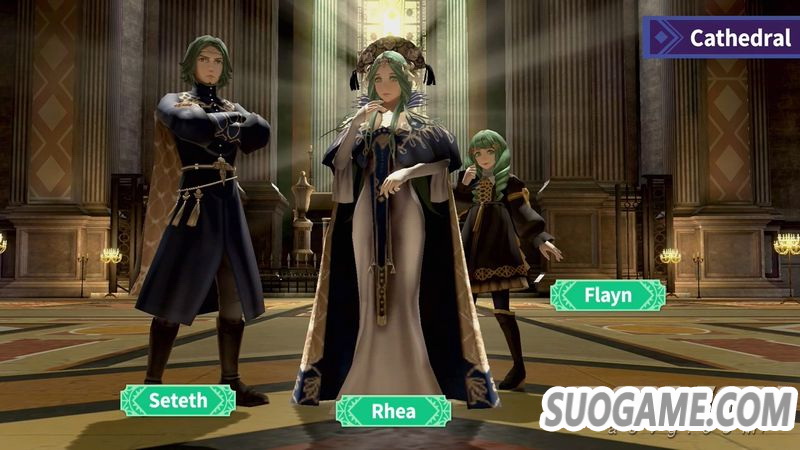Screen dimensions: 800x450
Task: Choose the Rhea name label
Action: click(392, 411)
